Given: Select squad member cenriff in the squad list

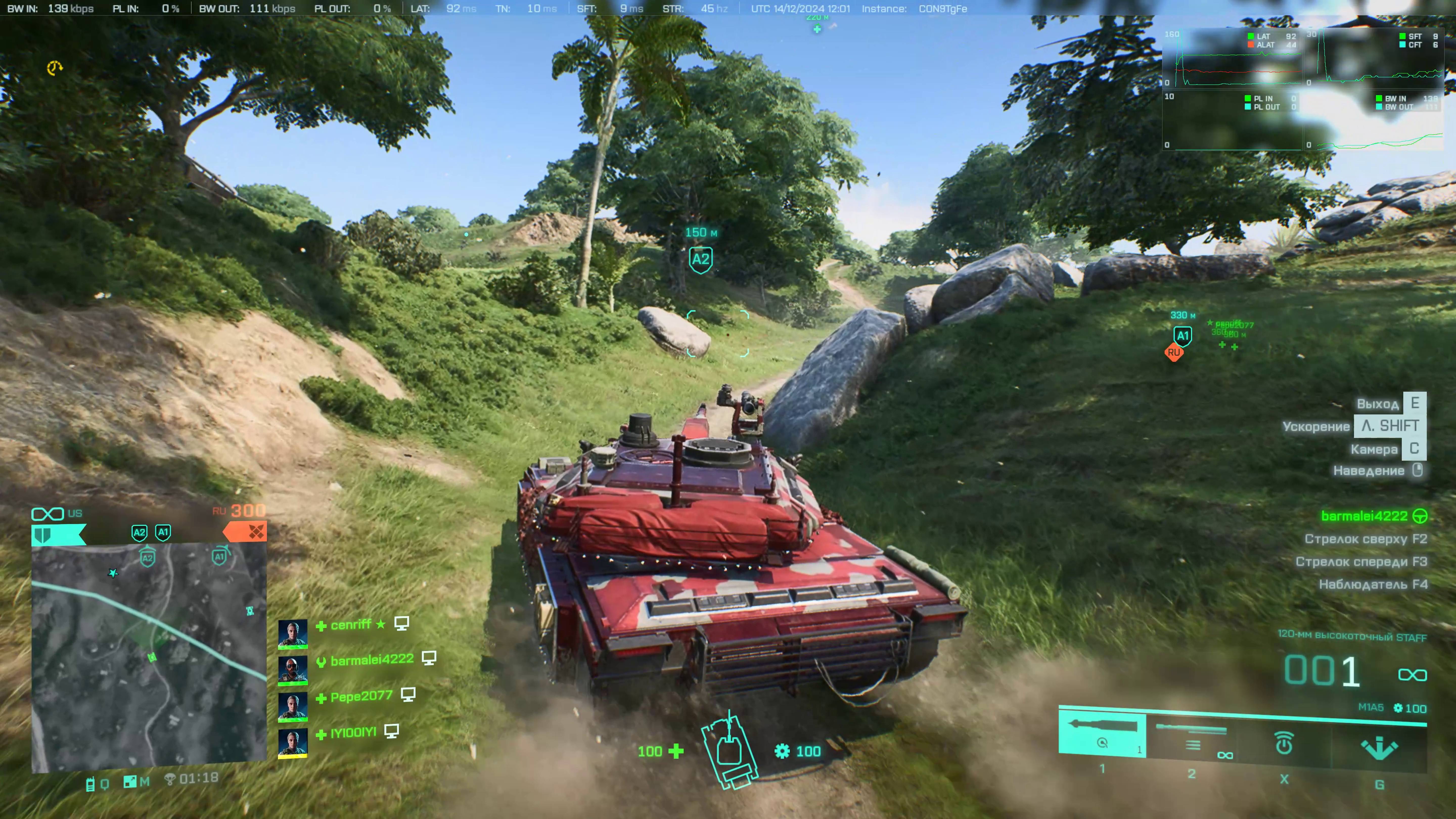Looking at the screenshot, I should point(350,625).
